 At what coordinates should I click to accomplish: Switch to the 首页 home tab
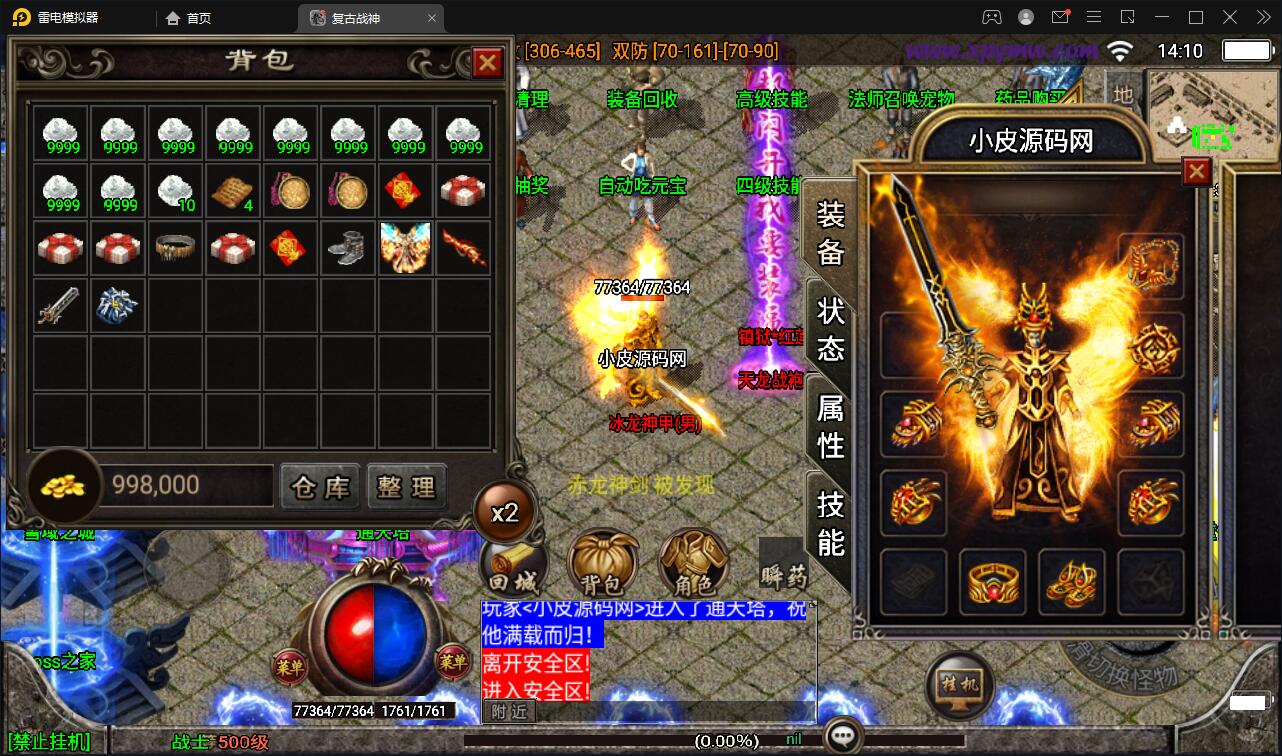click(x=189, y=18)
